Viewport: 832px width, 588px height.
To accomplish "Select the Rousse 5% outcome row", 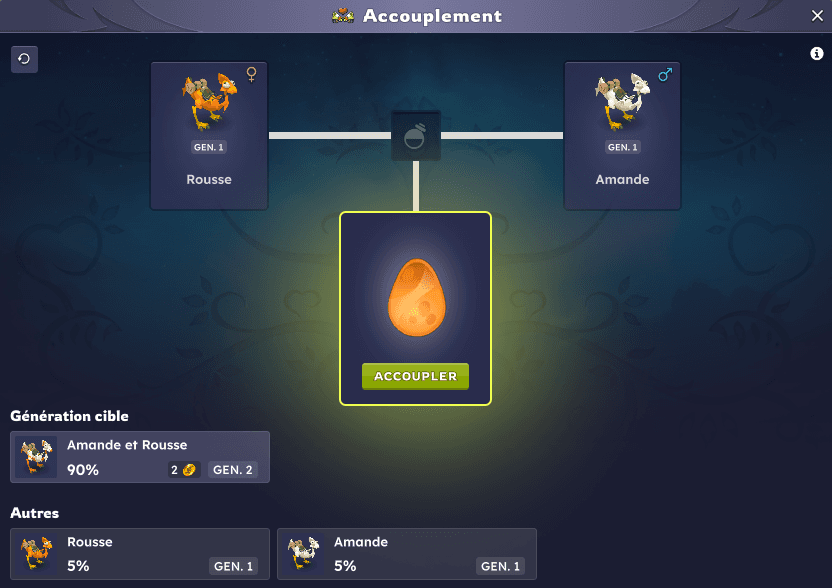I will click(140, 554).
